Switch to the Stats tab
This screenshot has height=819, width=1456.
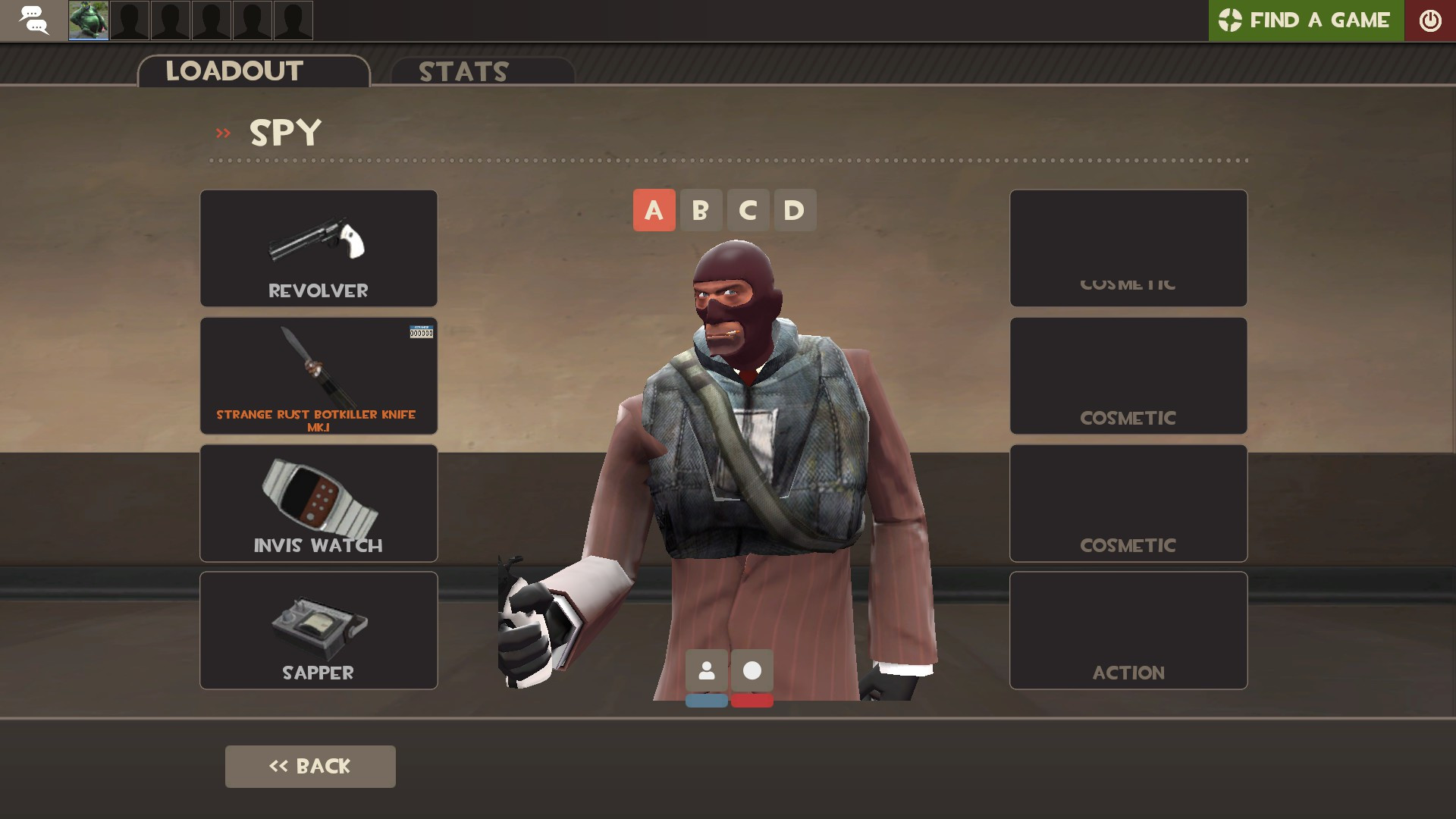coord(463,72)
